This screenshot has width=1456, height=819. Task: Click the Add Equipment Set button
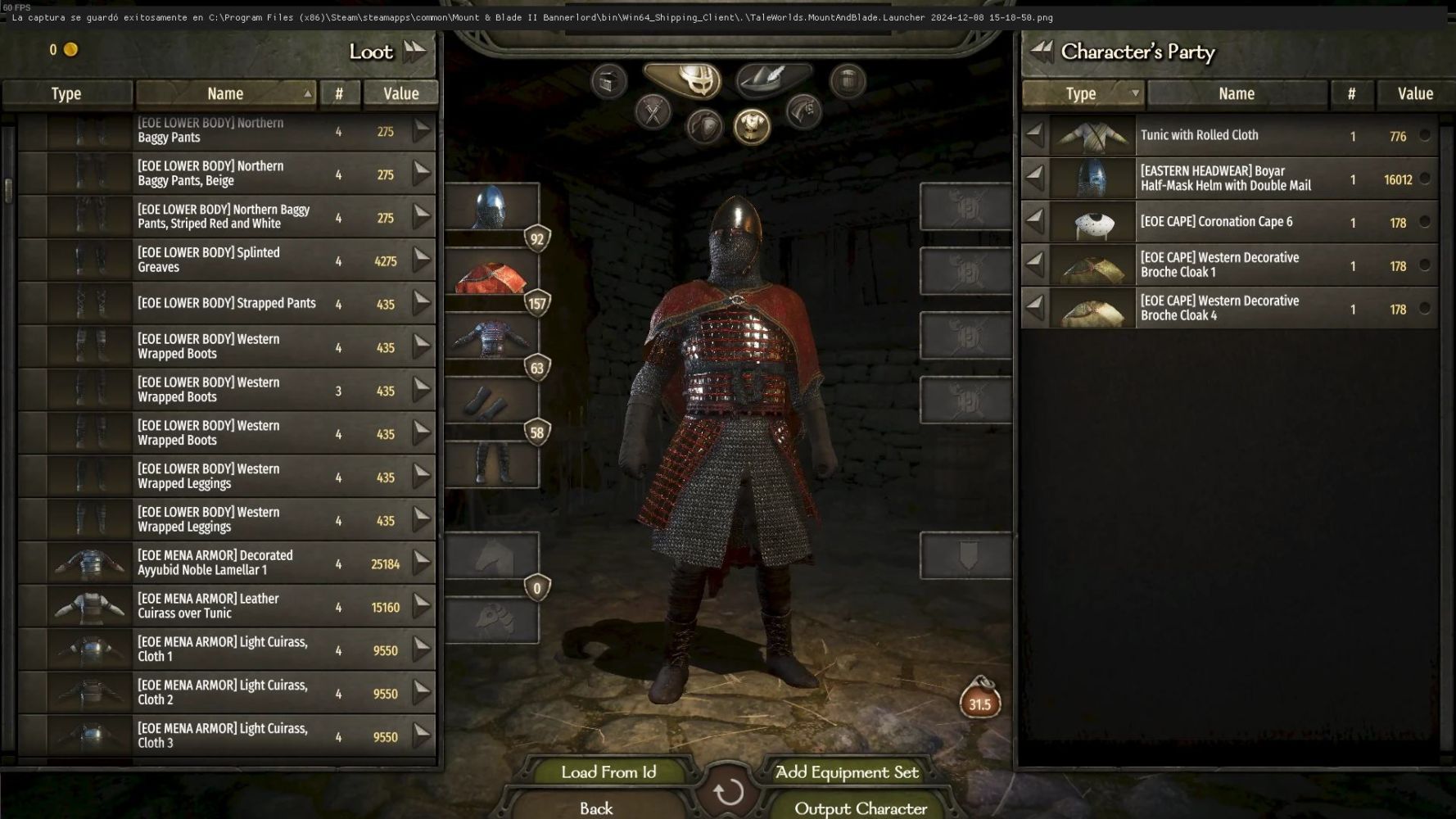click(x=847, y=771)
